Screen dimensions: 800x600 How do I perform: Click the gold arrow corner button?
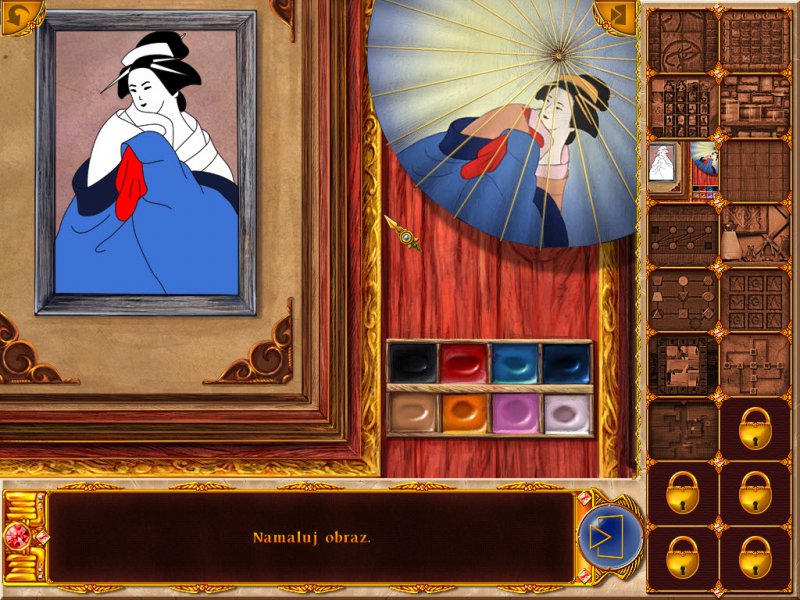(x=614, y=17)
